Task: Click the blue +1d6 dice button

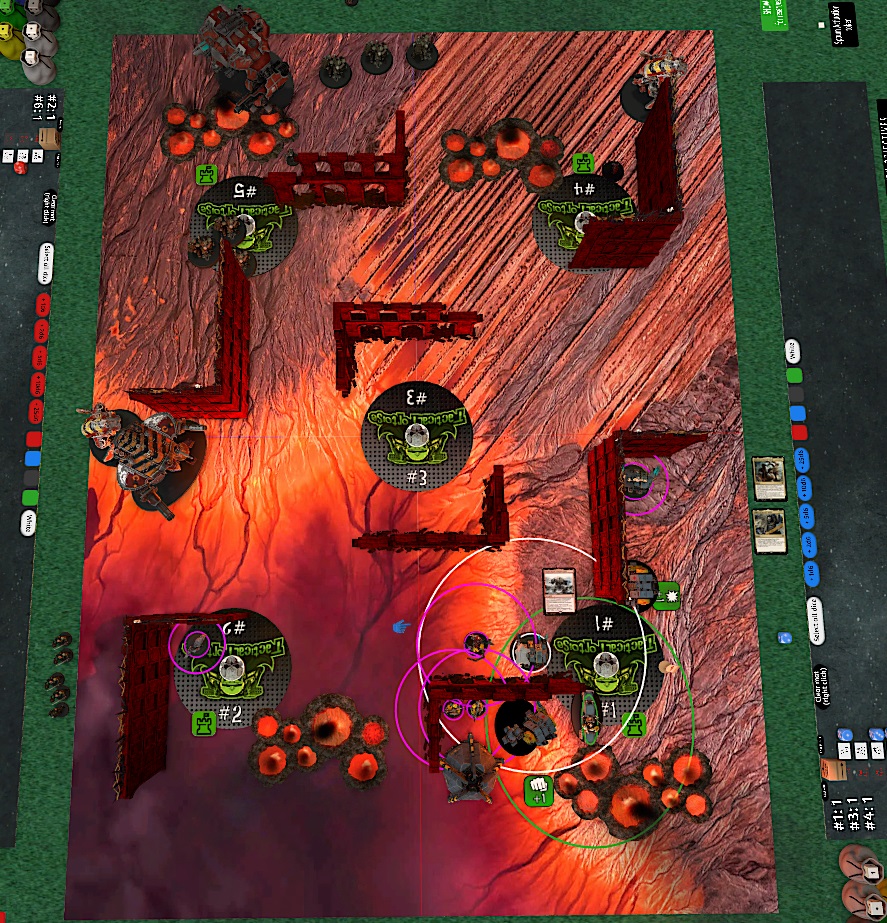Action: pos(810,571)
